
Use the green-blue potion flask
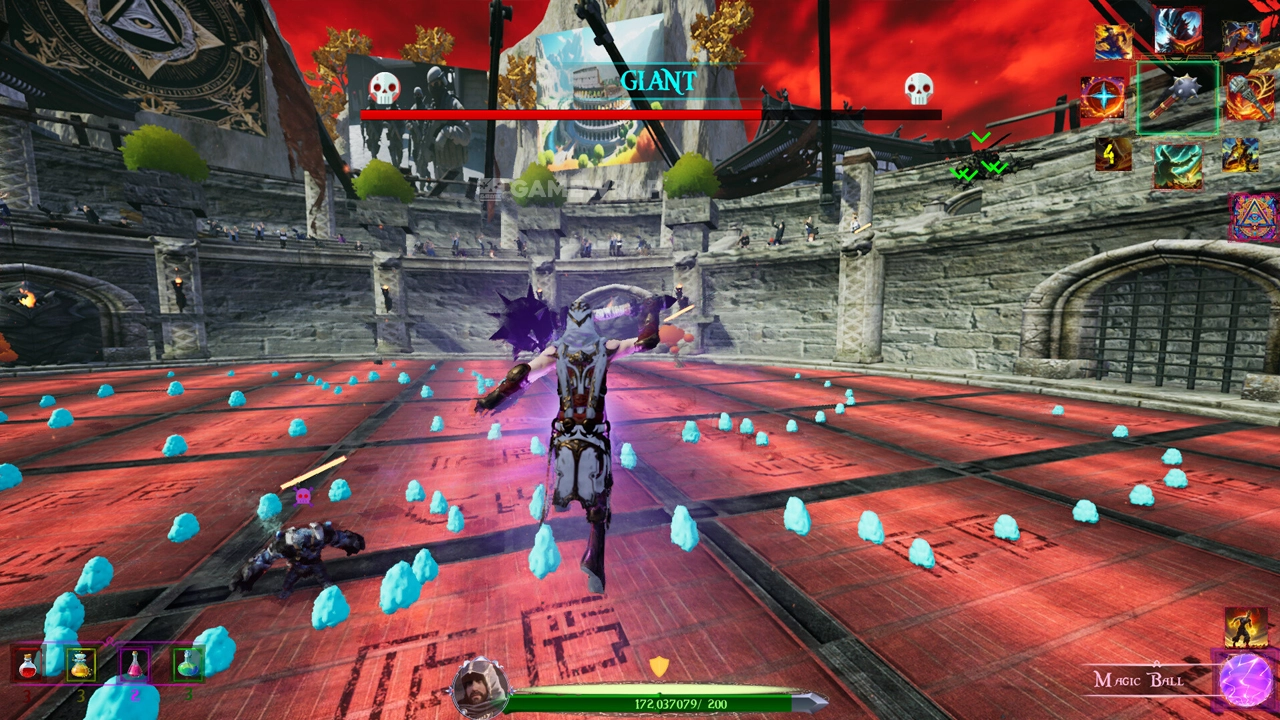pyautogui.click(x=188, y=663)
